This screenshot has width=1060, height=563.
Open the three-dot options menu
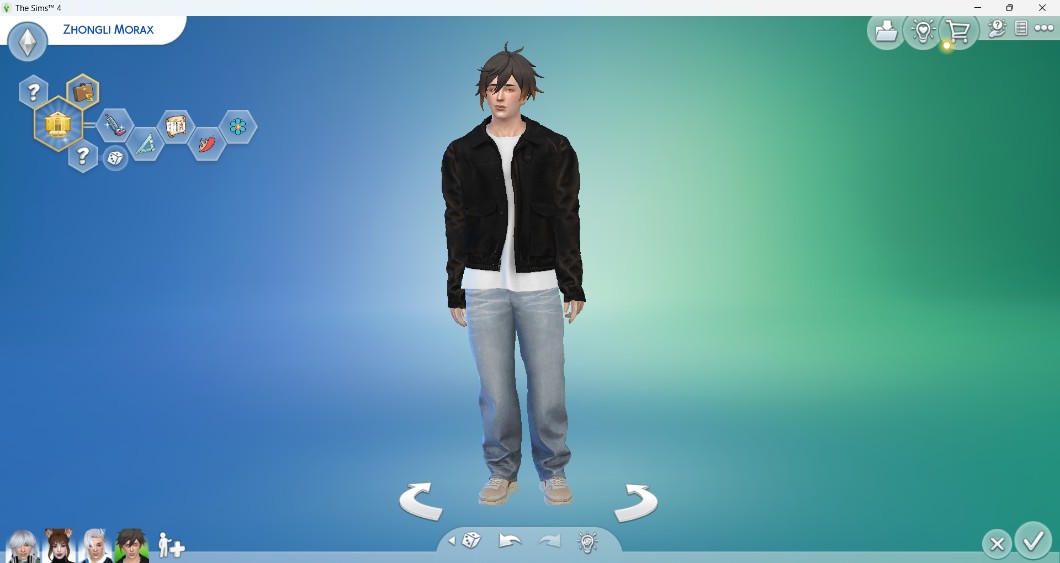coord(1044,29)
